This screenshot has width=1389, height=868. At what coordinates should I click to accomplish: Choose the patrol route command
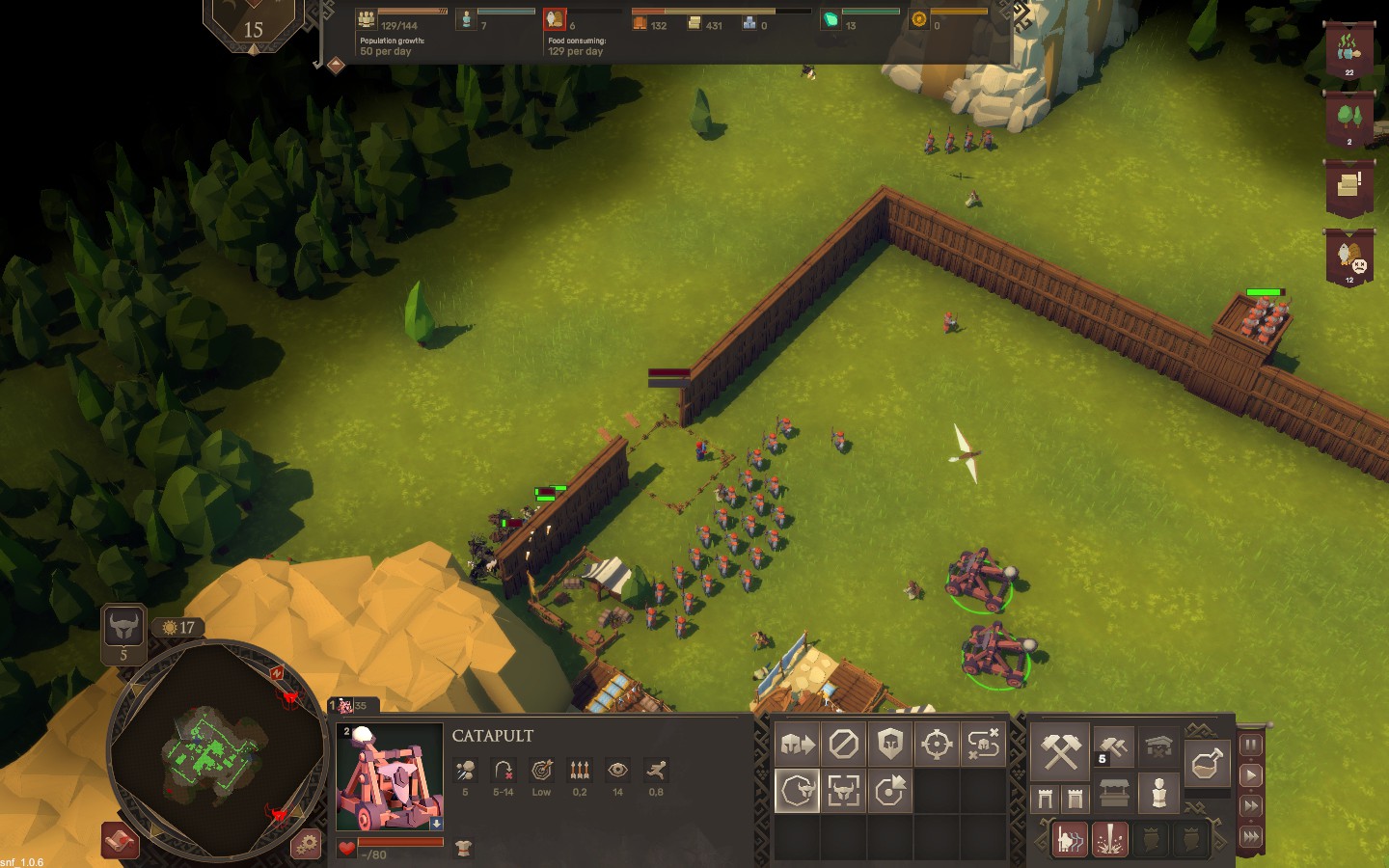click(983, 744)
